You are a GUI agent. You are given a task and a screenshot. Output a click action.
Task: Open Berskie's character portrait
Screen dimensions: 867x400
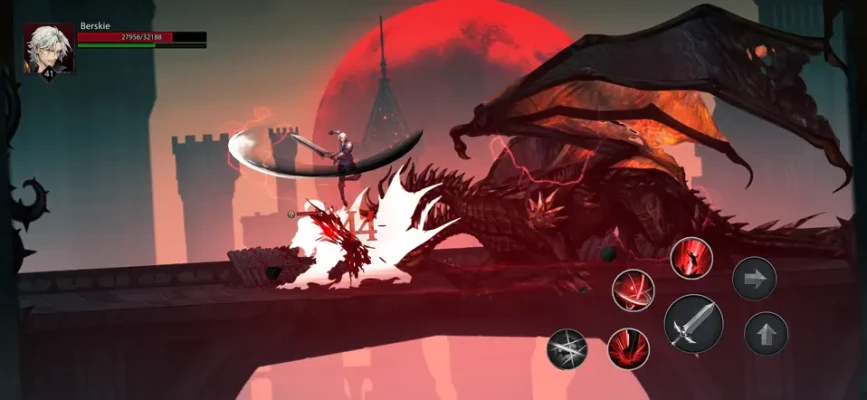pyautogui.click(x=49, y=49)
